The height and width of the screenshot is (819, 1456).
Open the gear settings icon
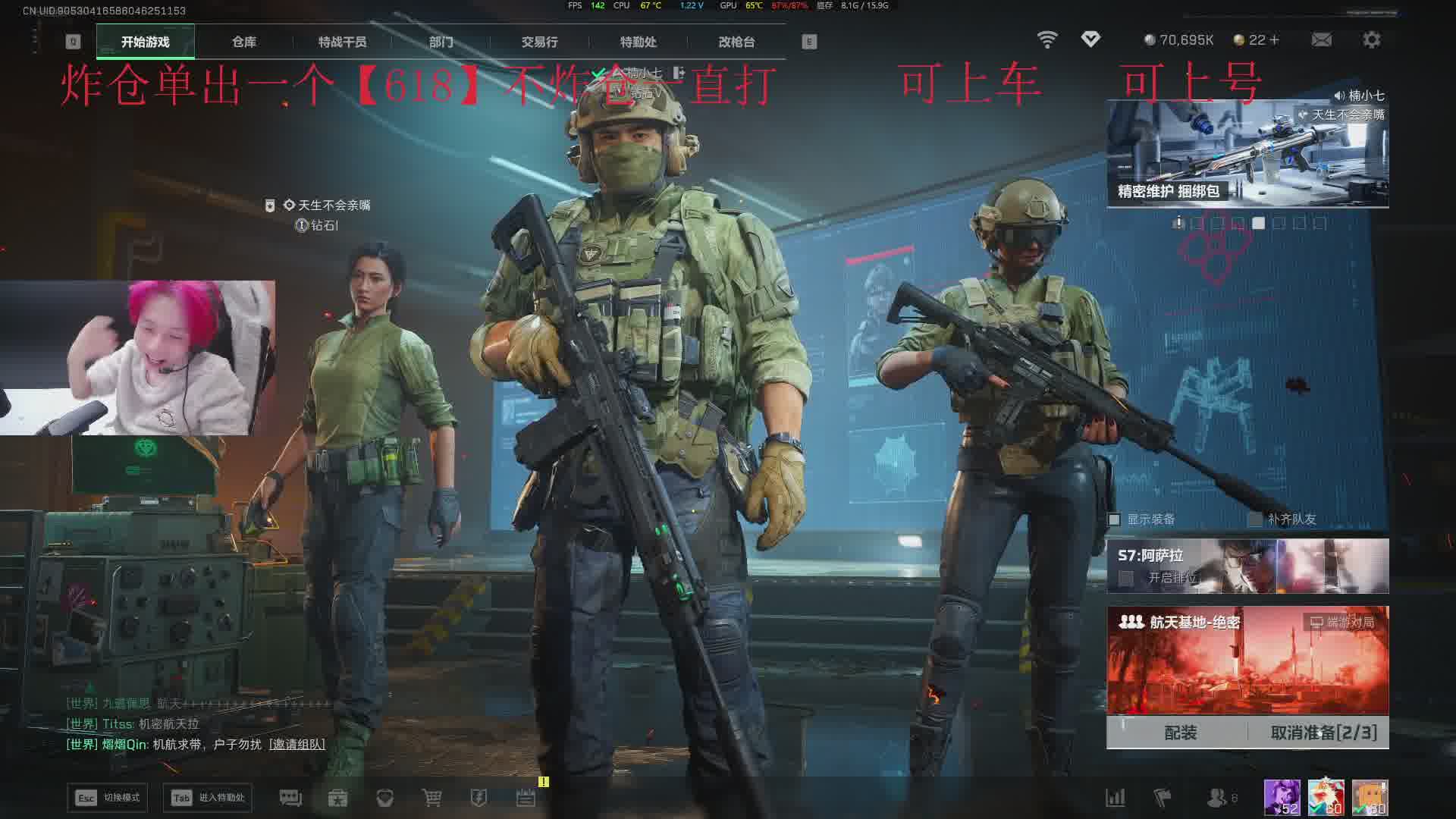[1371, 40]
